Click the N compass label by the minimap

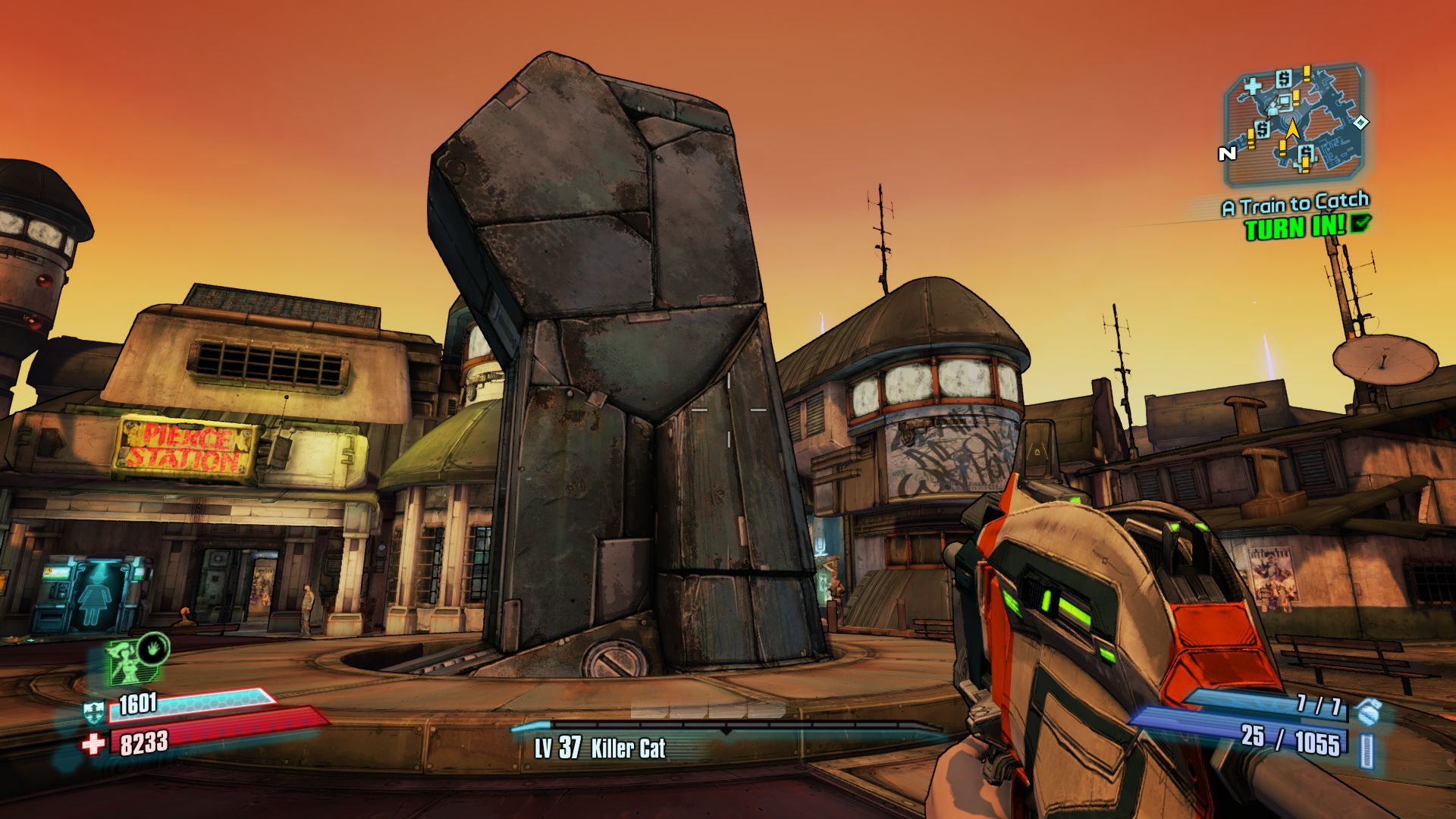pyautogui.click(x=1227, y=154)
